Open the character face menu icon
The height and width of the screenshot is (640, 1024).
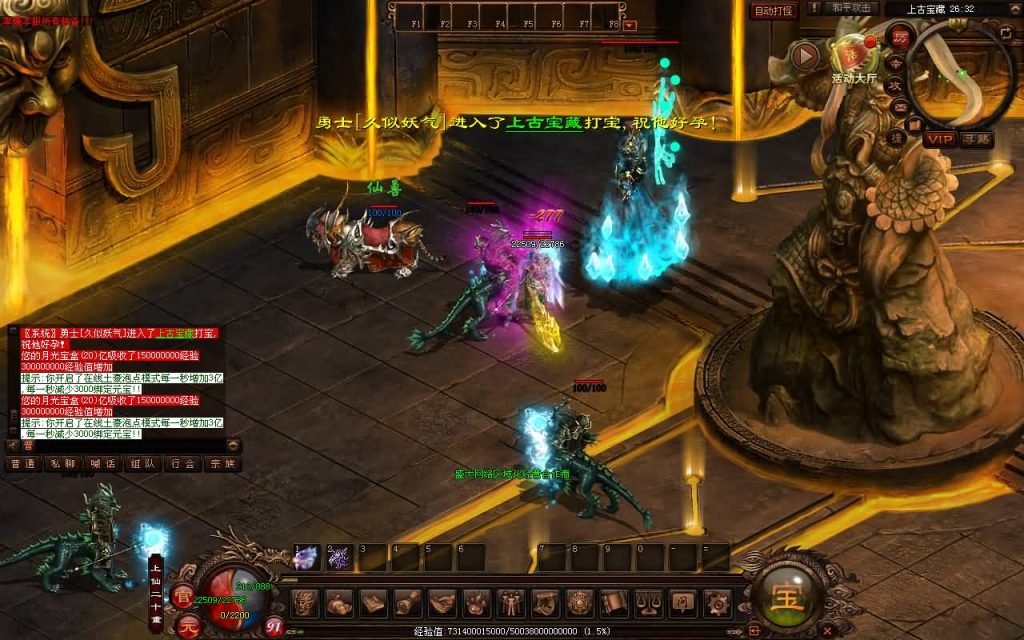pyautogui.click(x=305, y=603)
